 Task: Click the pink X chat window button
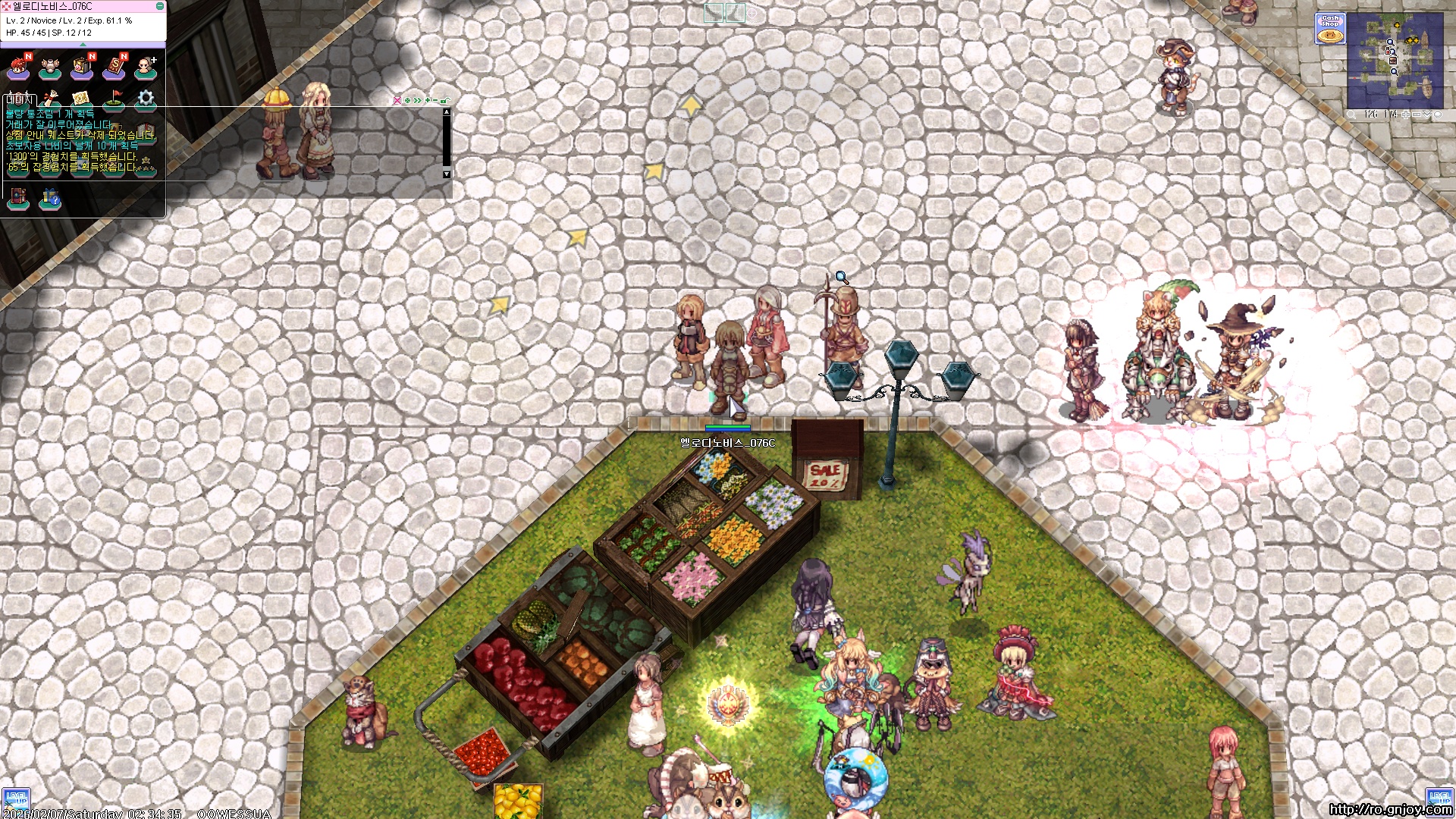click(397, 100)
